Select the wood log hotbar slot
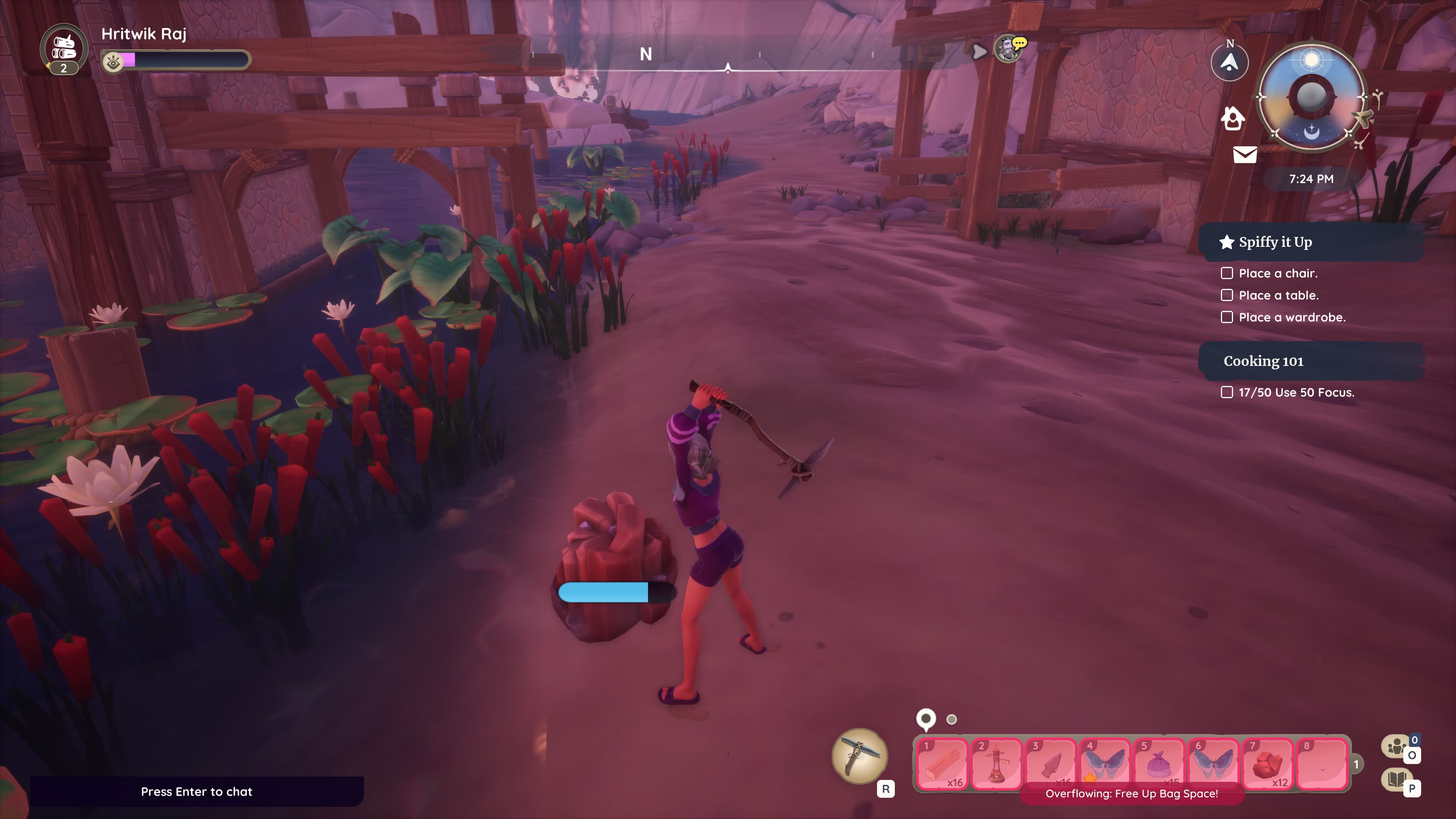This screenshot has height=819, width=1456. [x=941, y=764]
